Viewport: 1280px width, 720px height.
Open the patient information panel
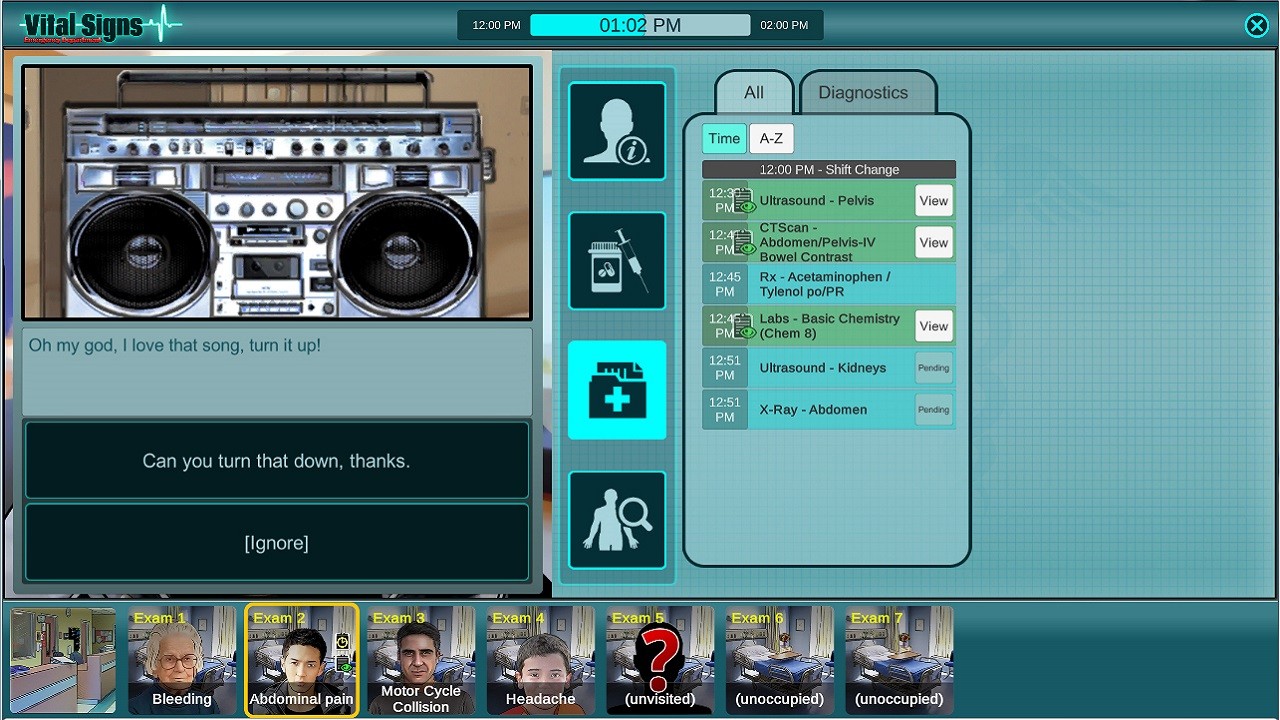(x=616, y=131)
